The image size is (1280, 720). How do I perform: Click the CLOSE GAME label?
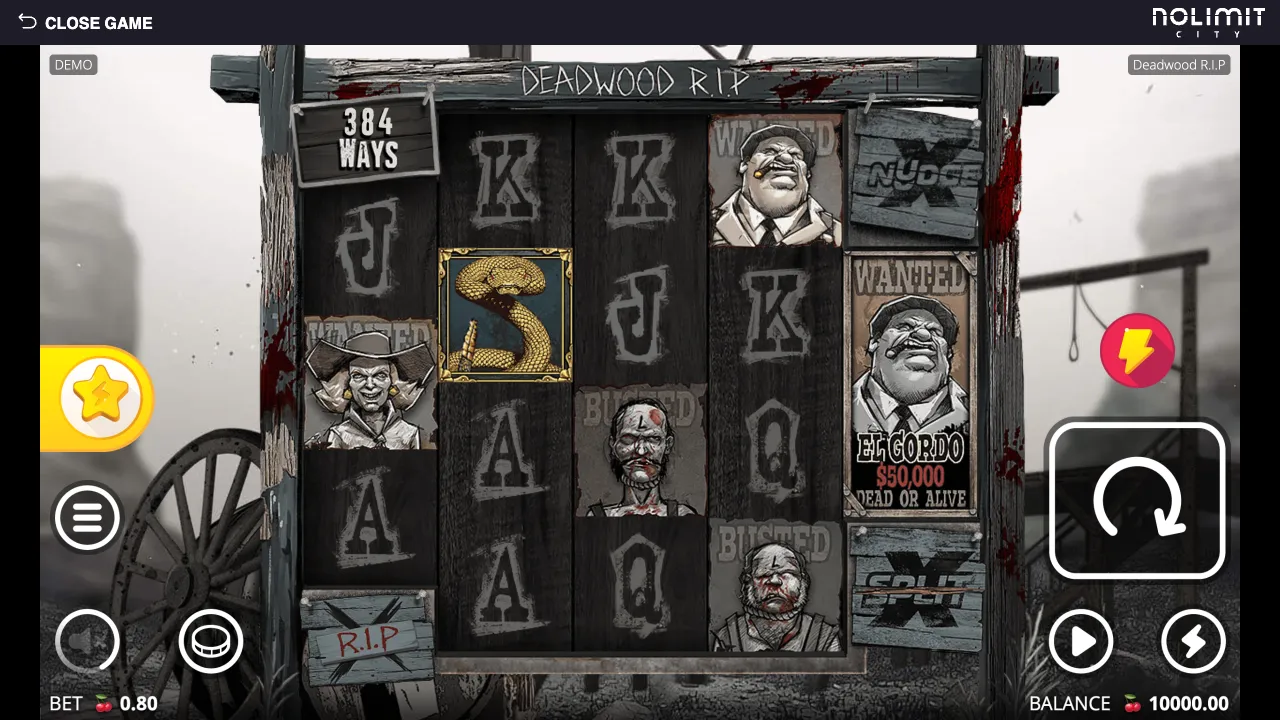click(98, 22)
